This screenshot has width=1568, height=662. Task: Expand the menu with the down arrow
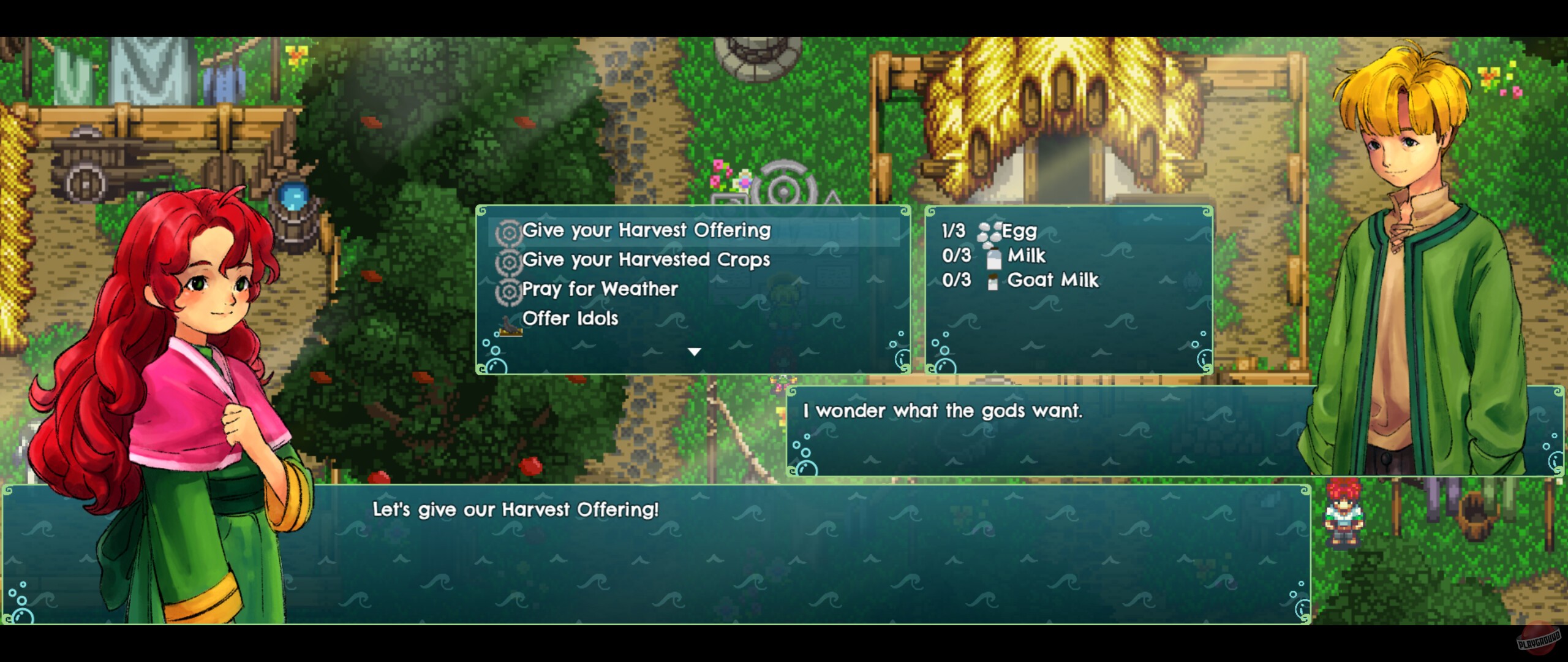(693, 352)
